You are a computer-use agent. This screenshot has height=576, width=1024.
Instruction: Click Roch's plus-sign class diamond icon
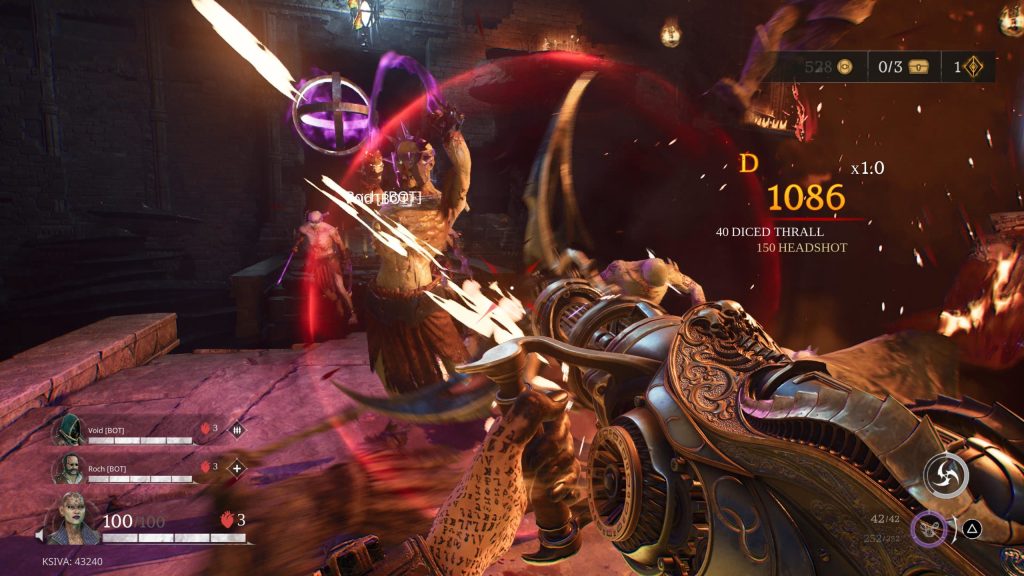pyautogui.click(x=238, y=467)
